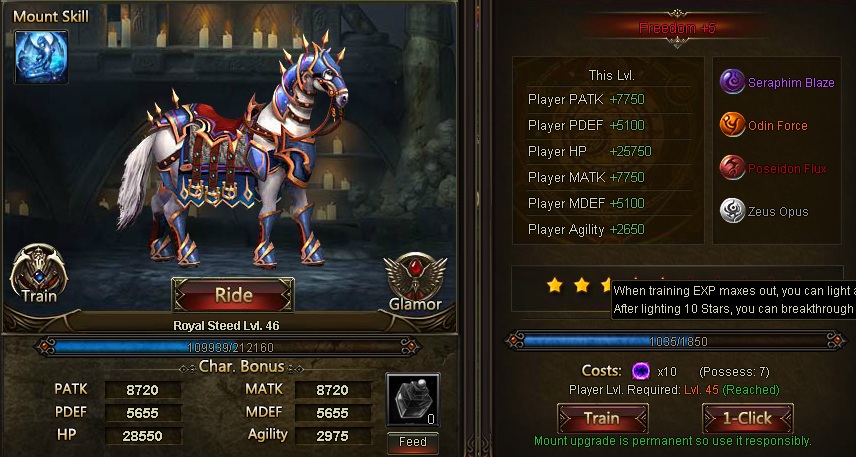The width and height of the screenshot is (856, 457).
Task: Choose the Poseidon Flux skill
Action: pyautogui.click(x=732, y=168)
